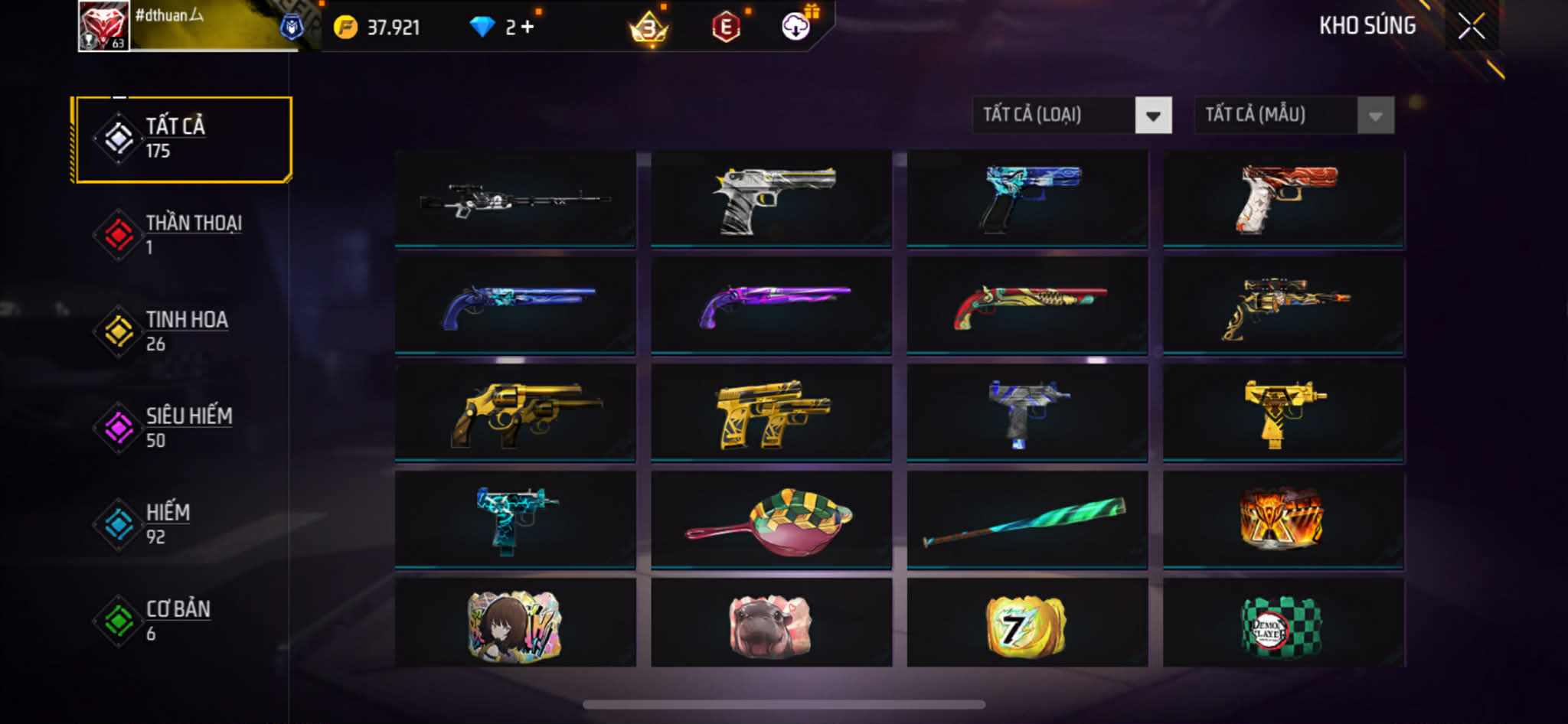Screen dimensions: 1568x724
Task: Show the Tinh Hoa rarity tab
Action: pyautogui.click(x=182, y=331)
